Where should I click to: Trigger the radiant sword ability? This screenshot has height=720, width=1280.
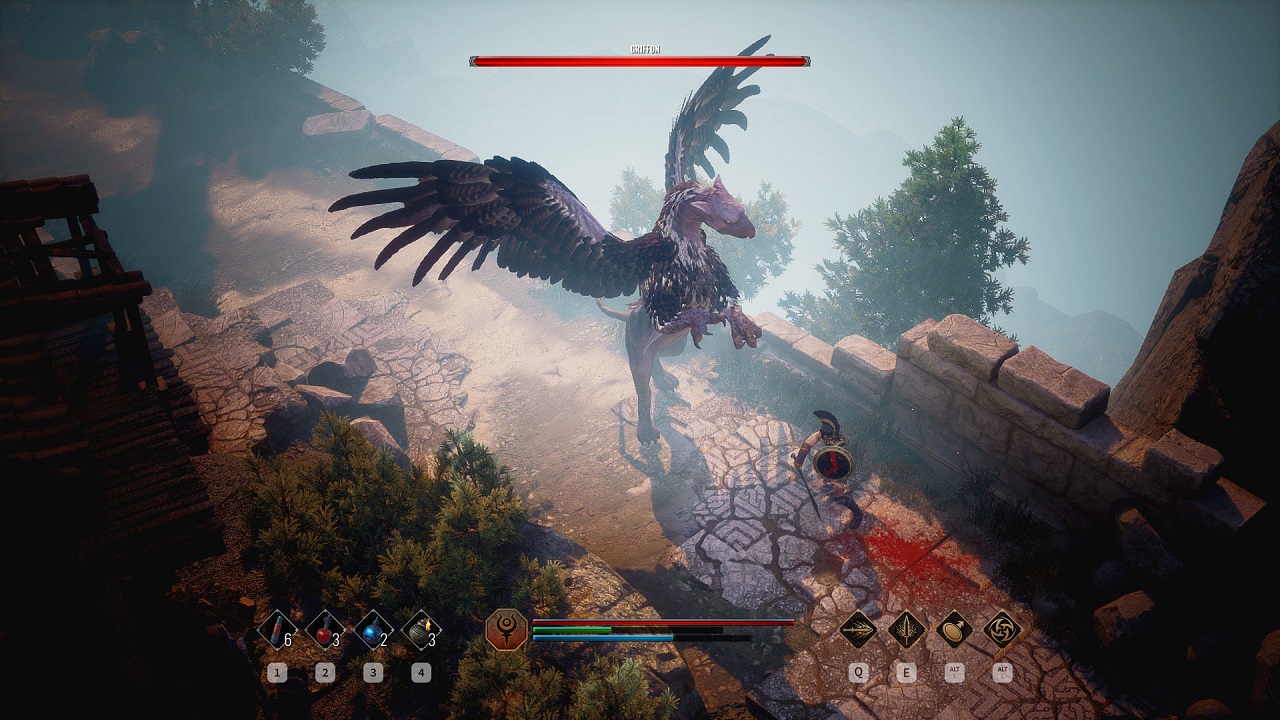point(906,630)
